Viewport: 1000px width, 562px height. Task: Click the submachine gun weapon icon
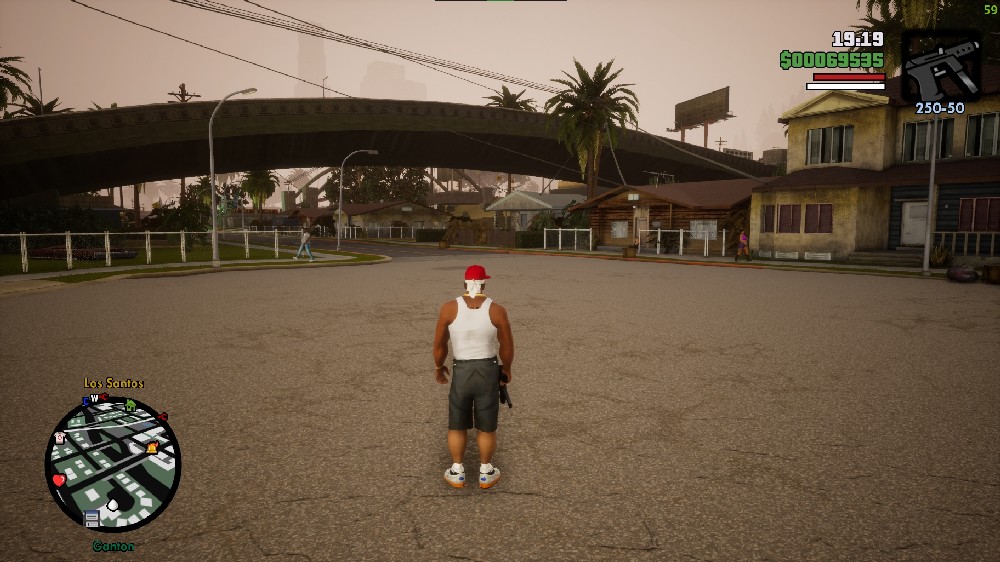pos(941,65)
